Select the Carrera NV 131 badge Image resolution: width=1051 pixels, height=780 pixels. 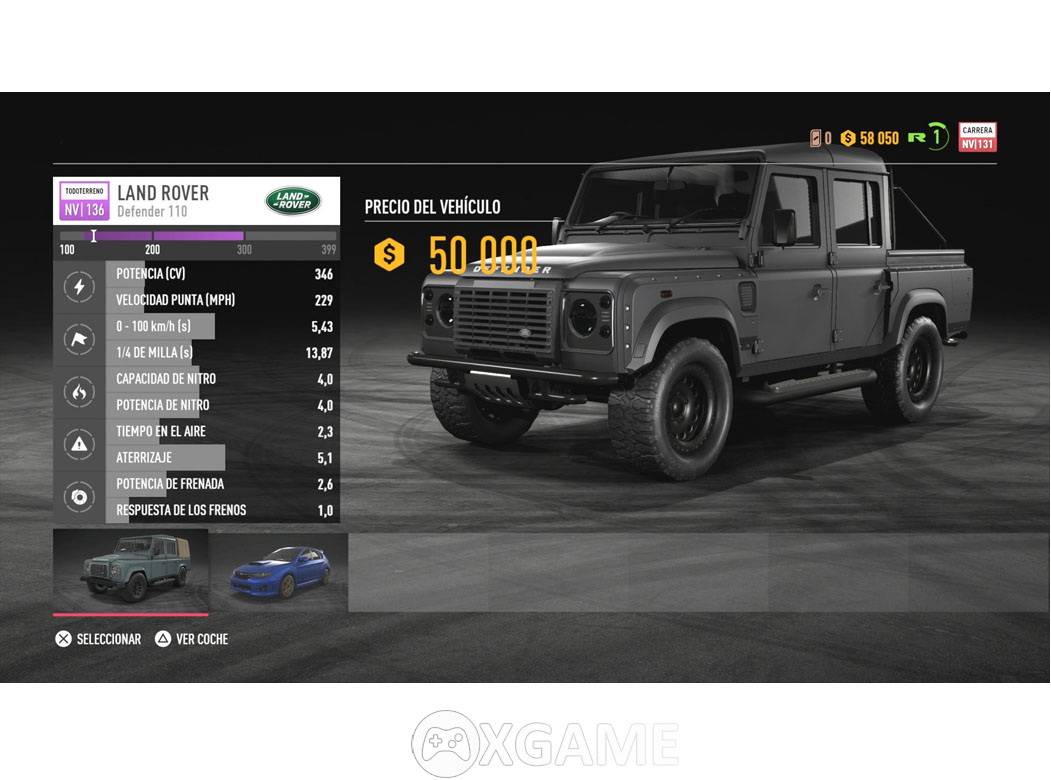click(x=977, y=137)
